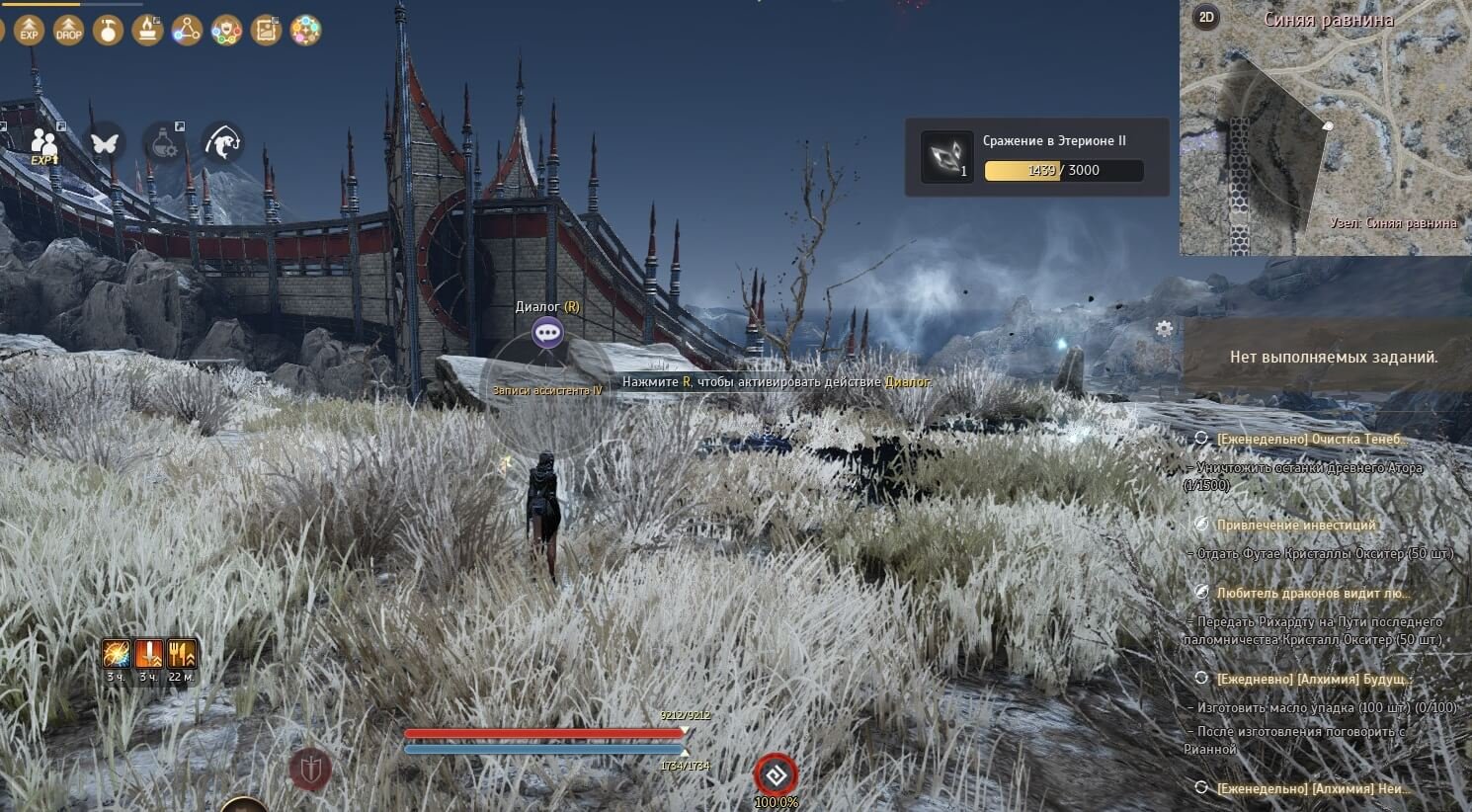Open the party EXP two-people icon

[x=44, y=144]
